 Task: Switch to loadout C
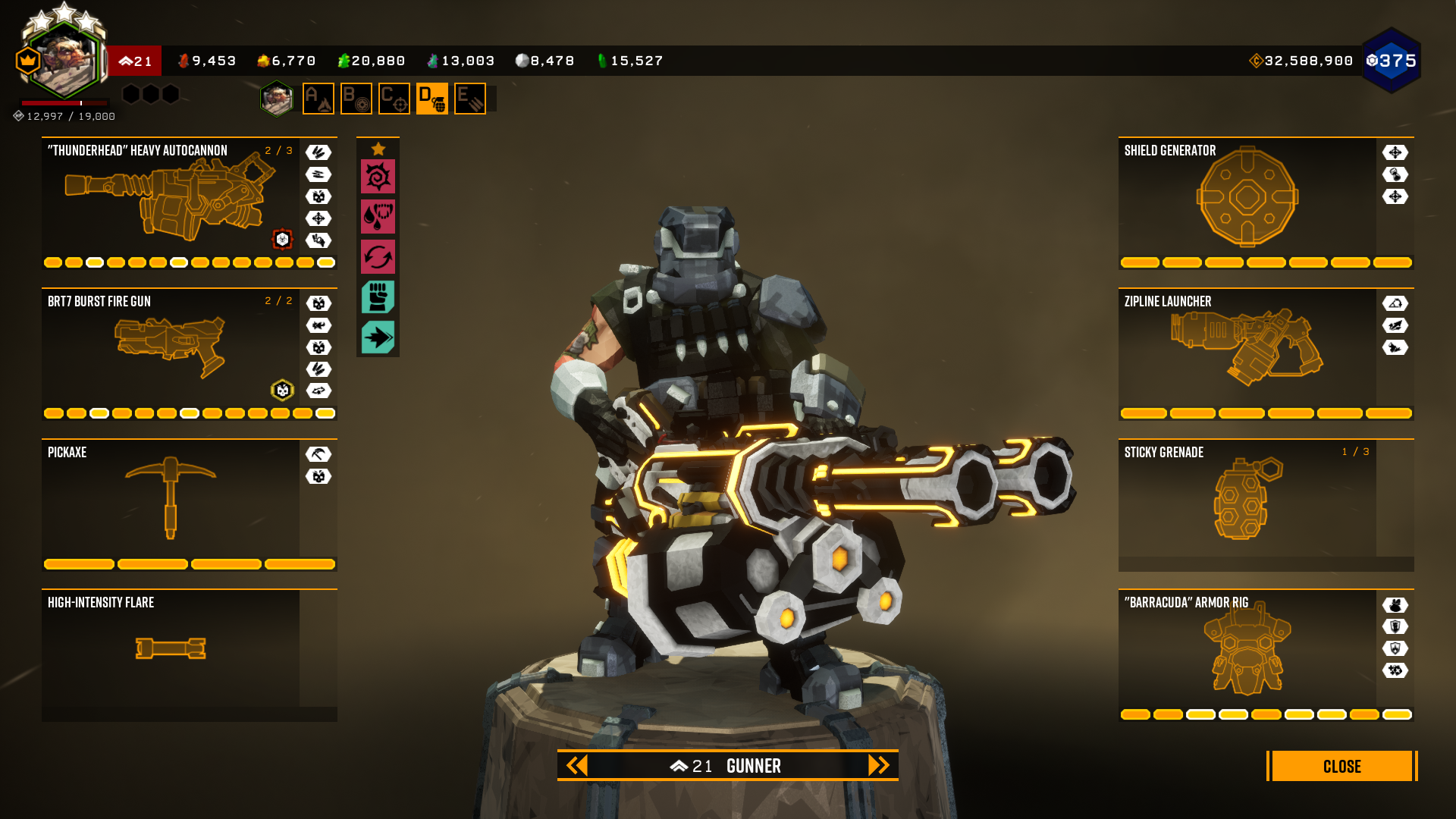tap(394, 99)
